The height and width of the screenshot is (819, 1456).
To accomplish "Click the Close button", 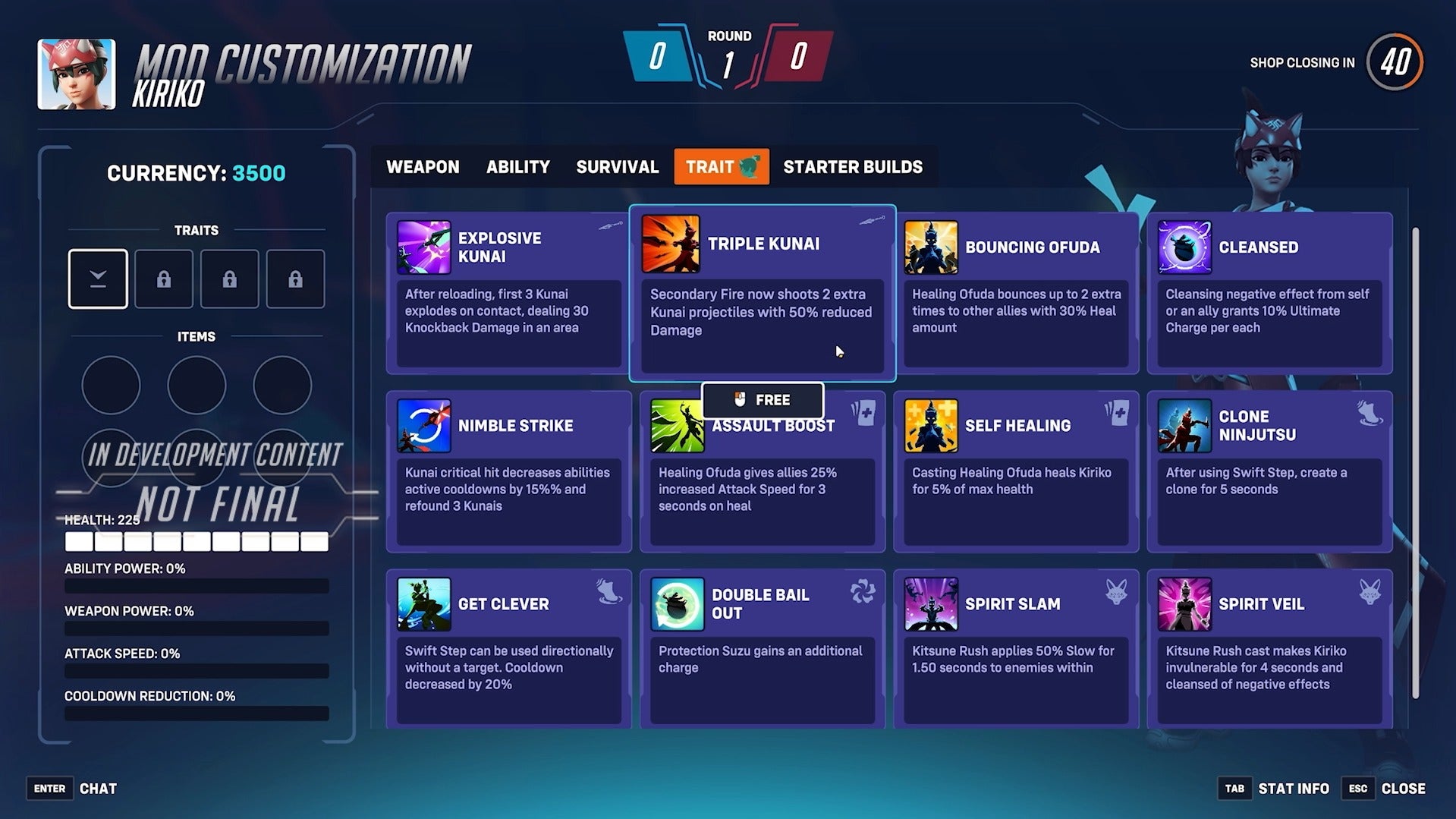I will coord(1402,789).
